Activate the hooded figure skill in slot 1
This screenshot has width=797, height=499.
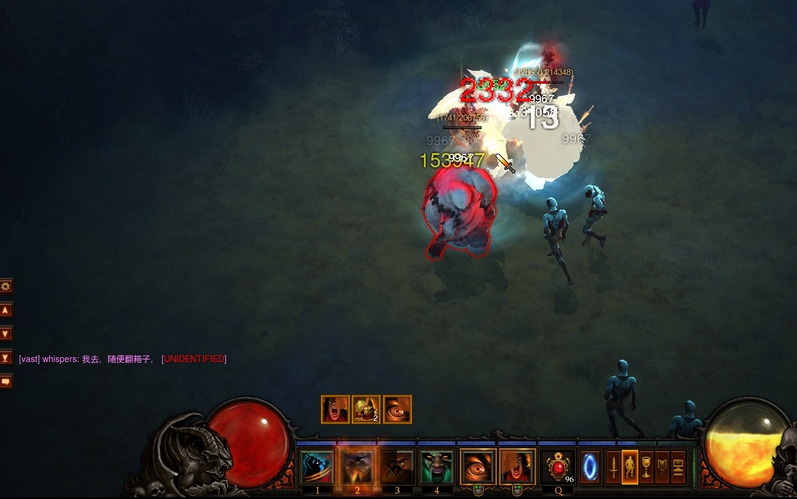click(317, 466)
